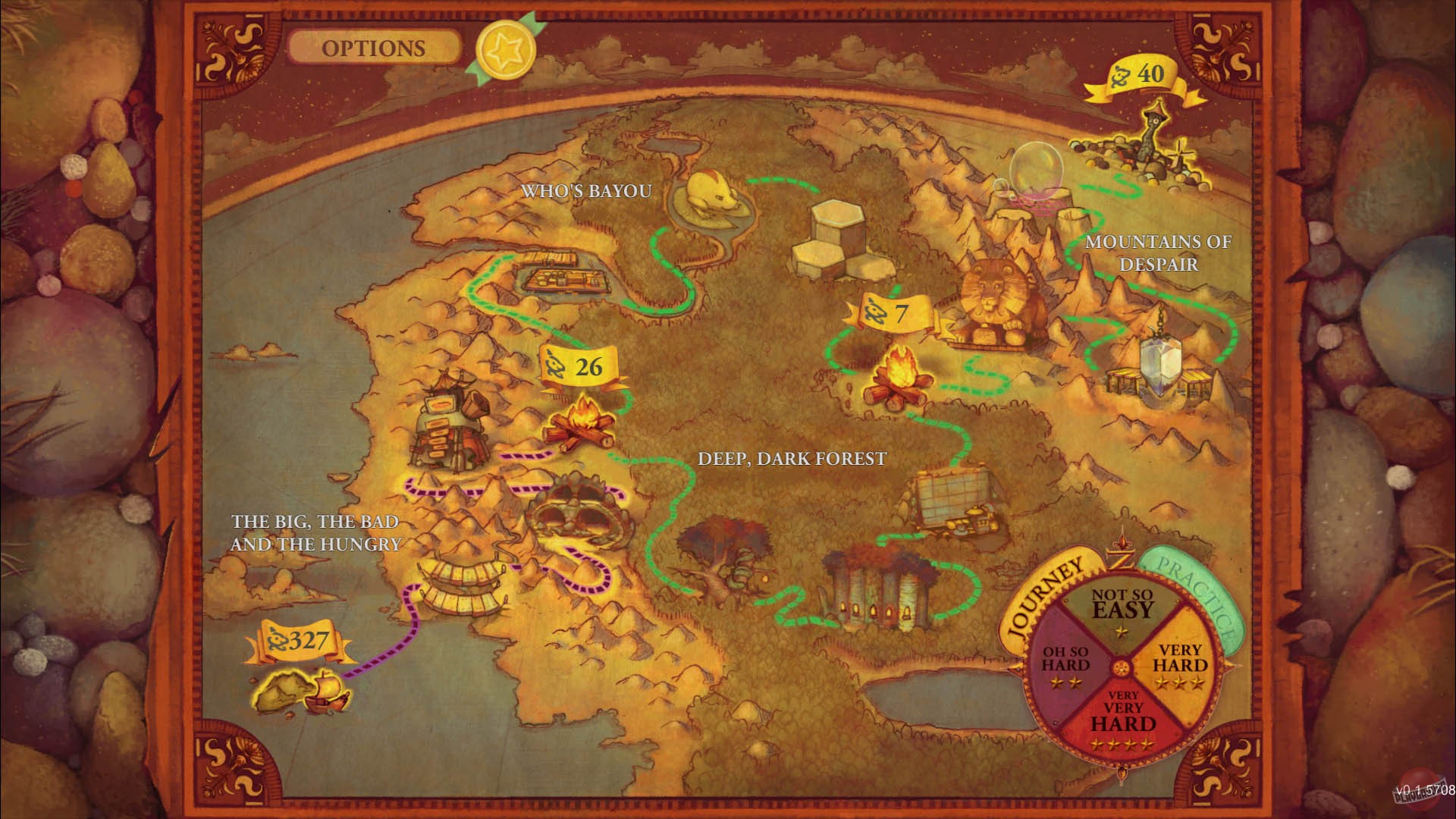Click the 327 flag banner near the island
This screenshot has height=819, width=1456.
298,641
